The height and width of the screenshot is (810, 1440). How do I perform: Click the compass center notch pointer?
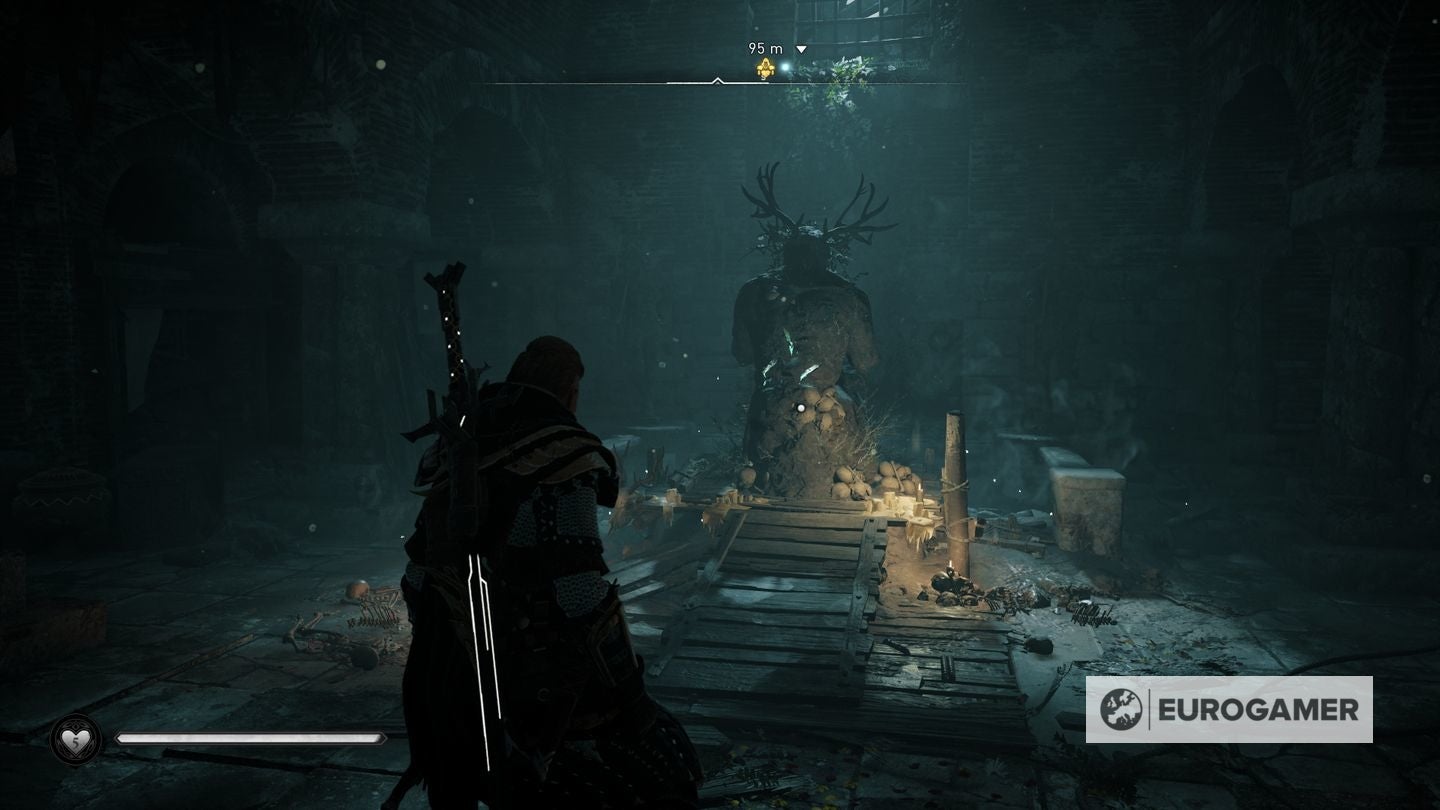click(x=717, y=81)
